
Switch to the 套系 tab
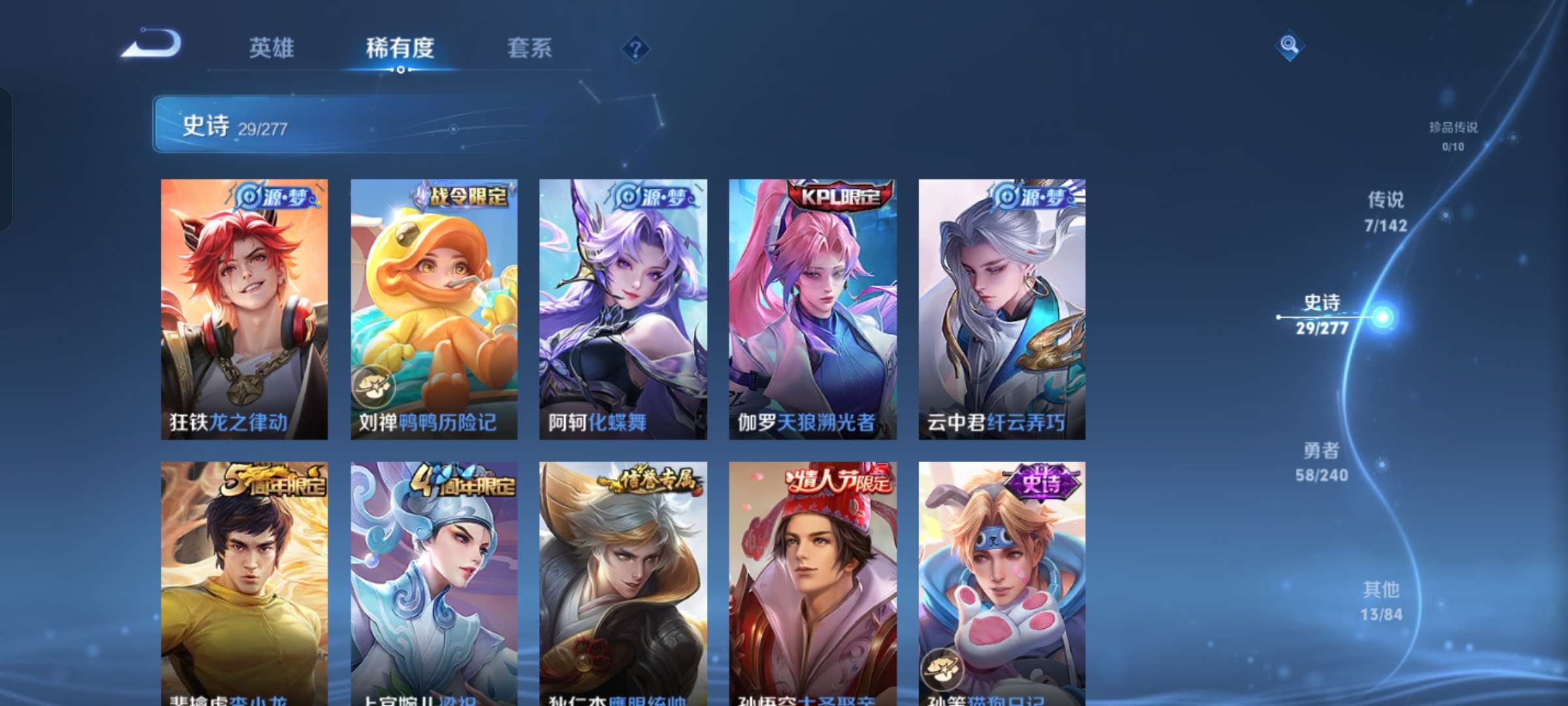529,48
